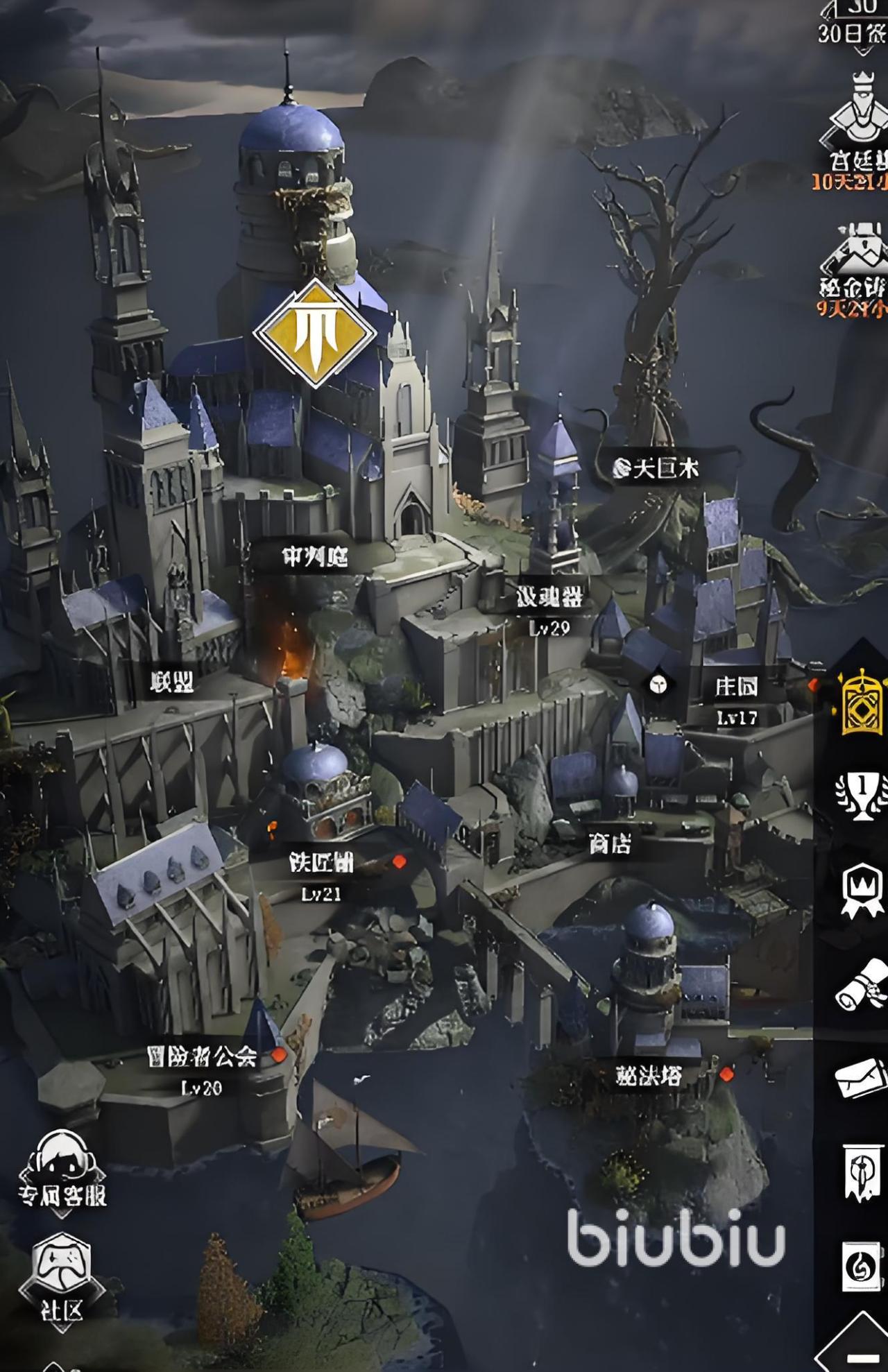Open the scroll quest icon

(x=862, y=985)
